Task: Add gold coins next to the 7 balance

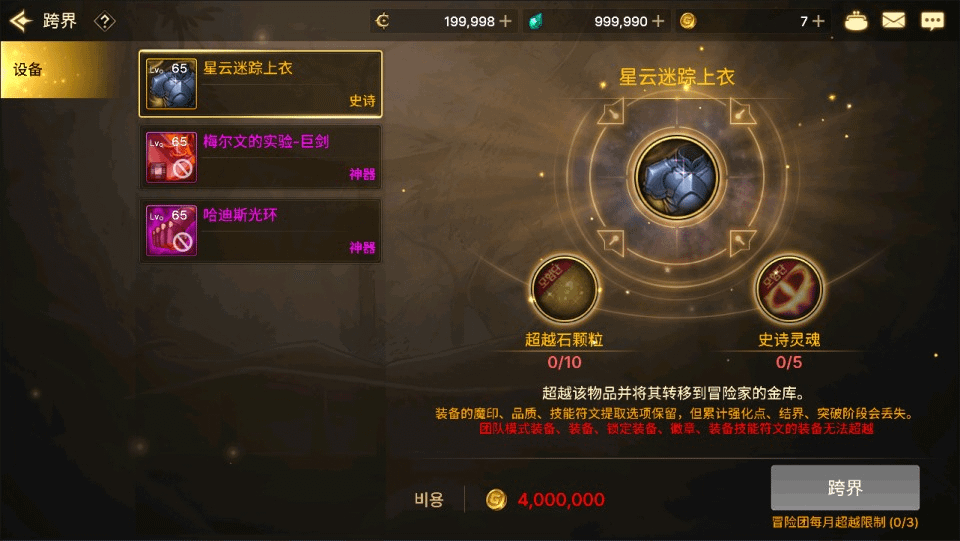Action: (x=819, y=21)
